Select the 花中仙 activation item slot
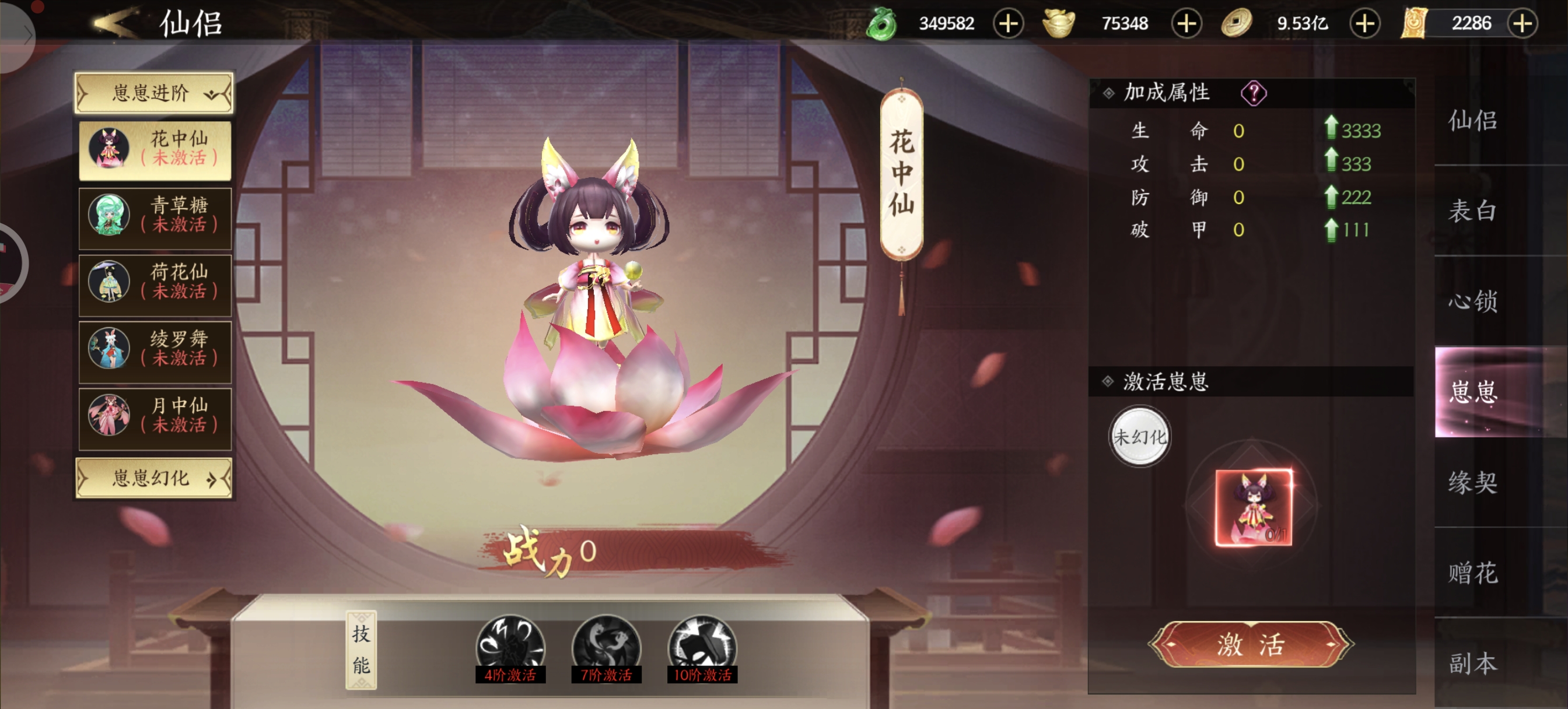The width and height of the screenshot is (1568, 709). [1254, 508]
